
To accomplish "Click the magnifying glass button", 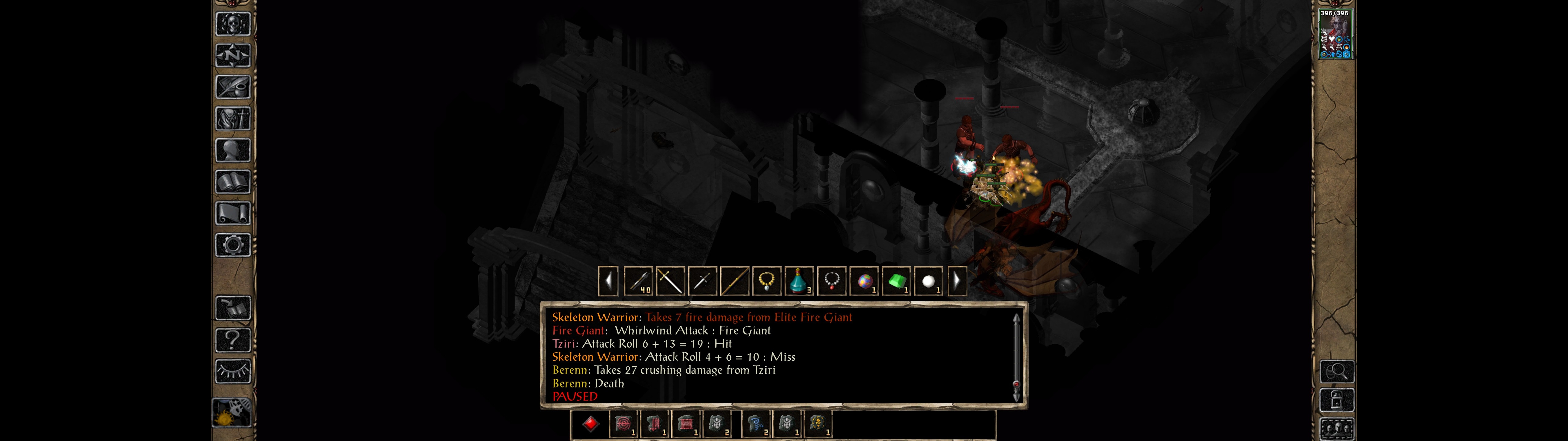I will (1336, 371).
